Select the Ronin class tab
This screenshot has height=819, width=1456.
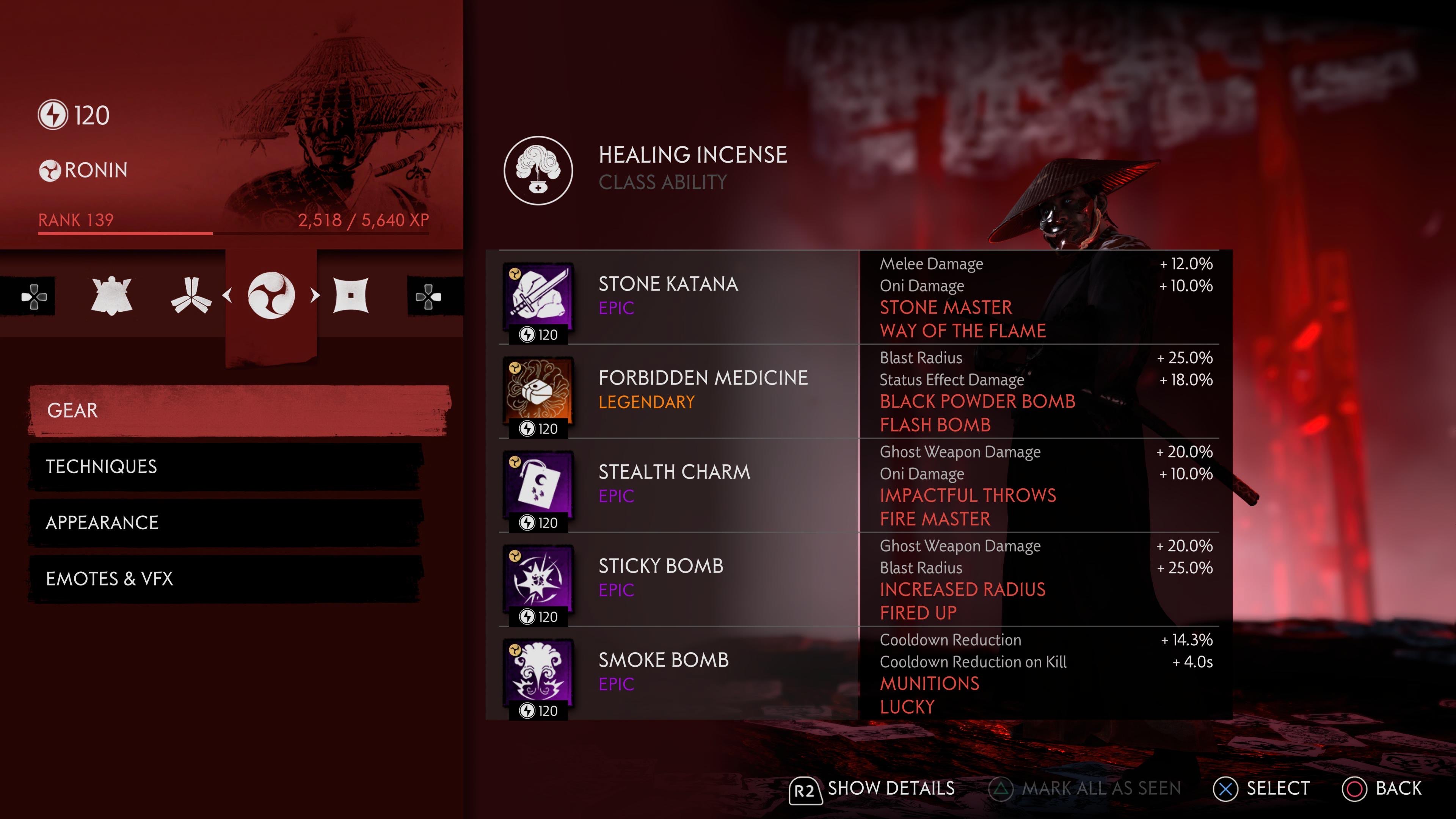pos(271,296)
